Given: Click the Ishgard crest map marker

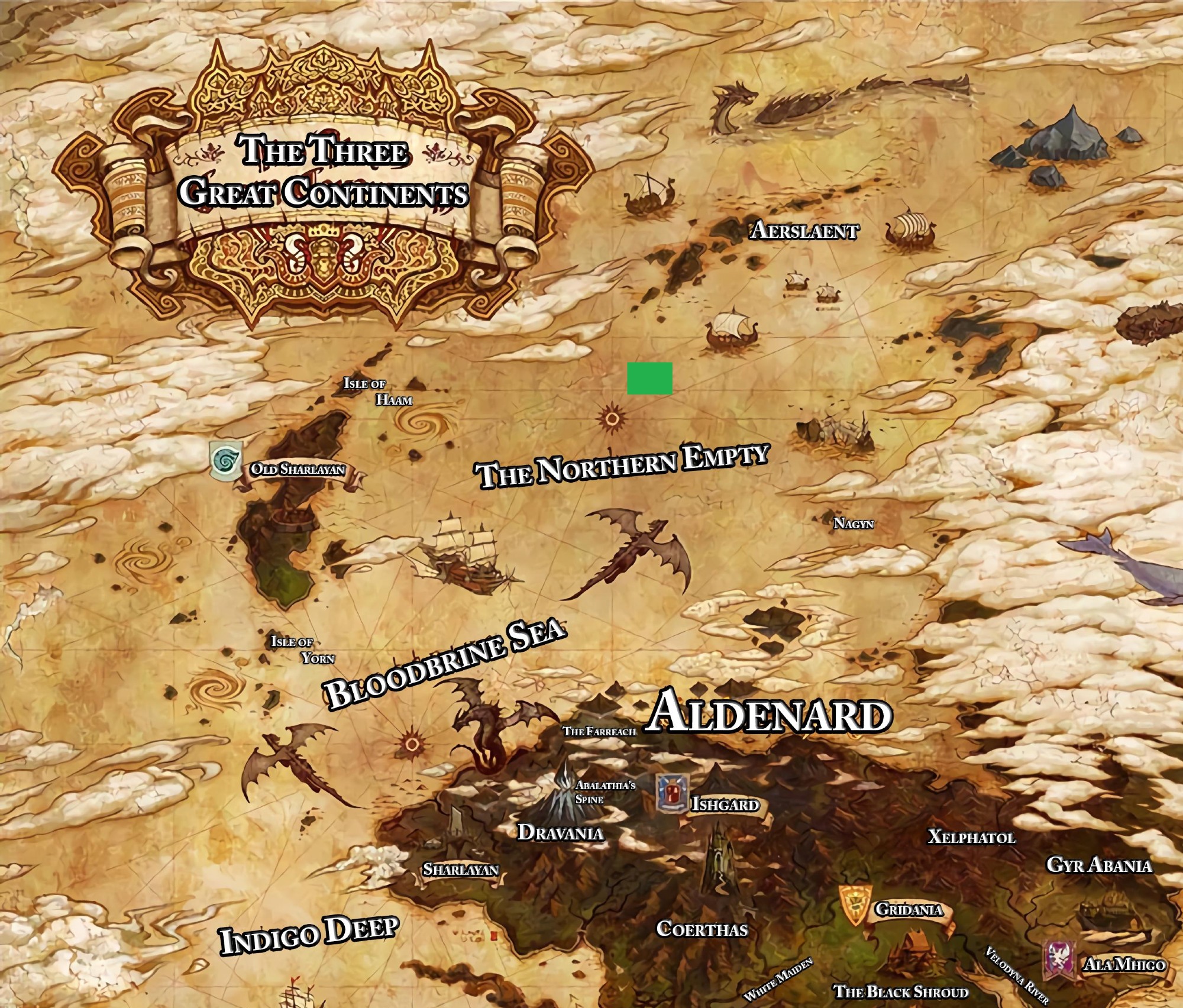Looking at the screenshot, I should [672, 794].
